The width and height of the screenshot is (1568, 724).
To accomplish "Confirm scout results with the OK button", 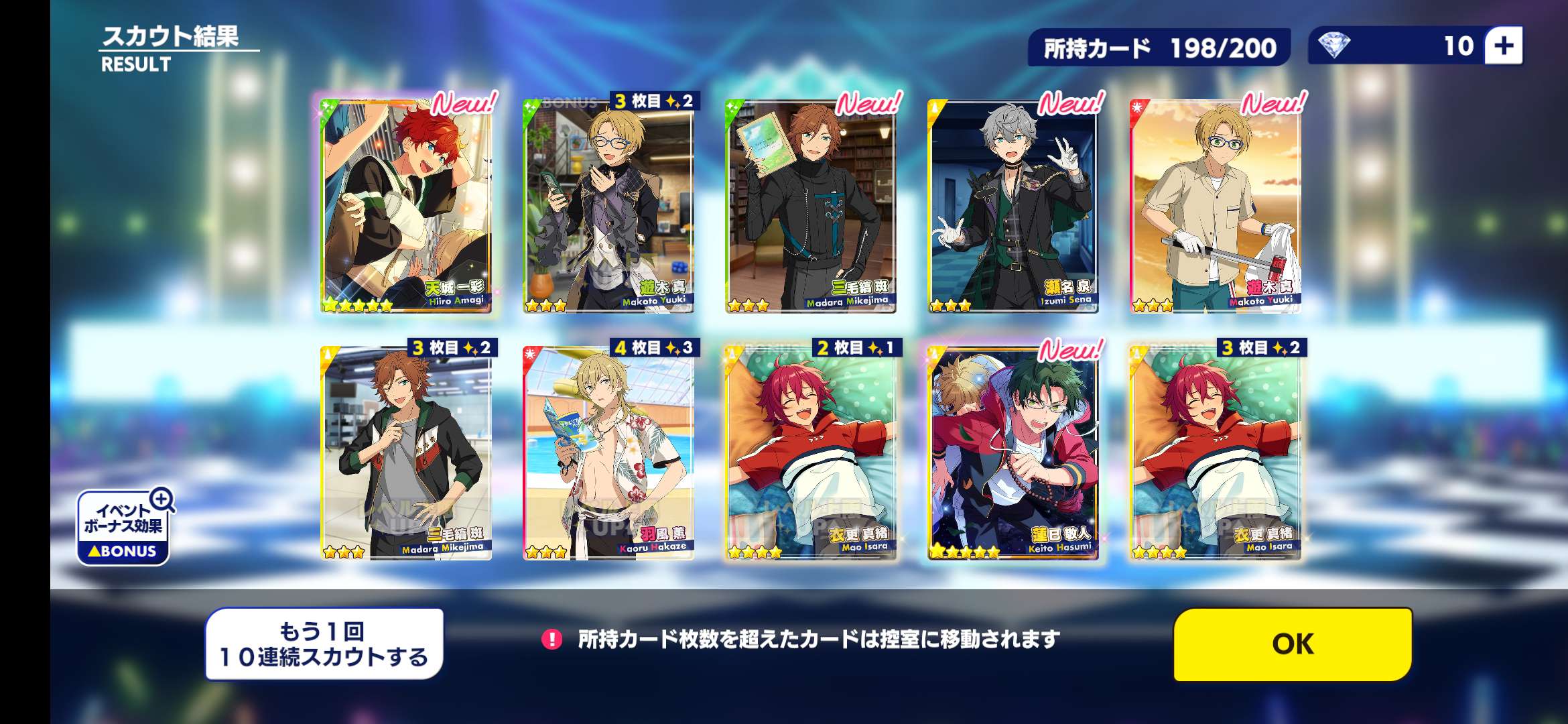I will point(1293,644).
